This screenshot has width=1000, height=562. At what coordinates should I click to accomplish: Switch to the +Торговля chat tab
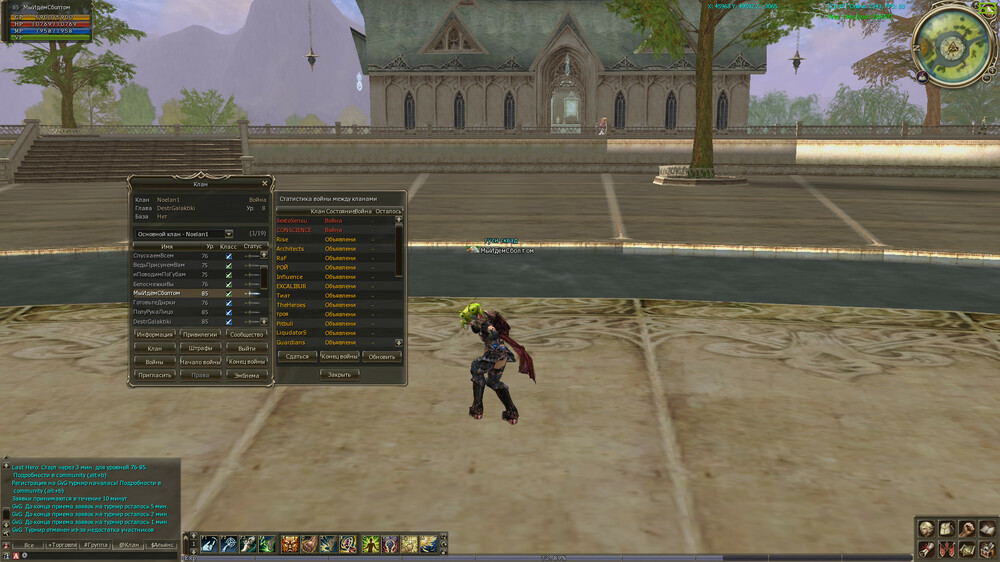(62, 545)
